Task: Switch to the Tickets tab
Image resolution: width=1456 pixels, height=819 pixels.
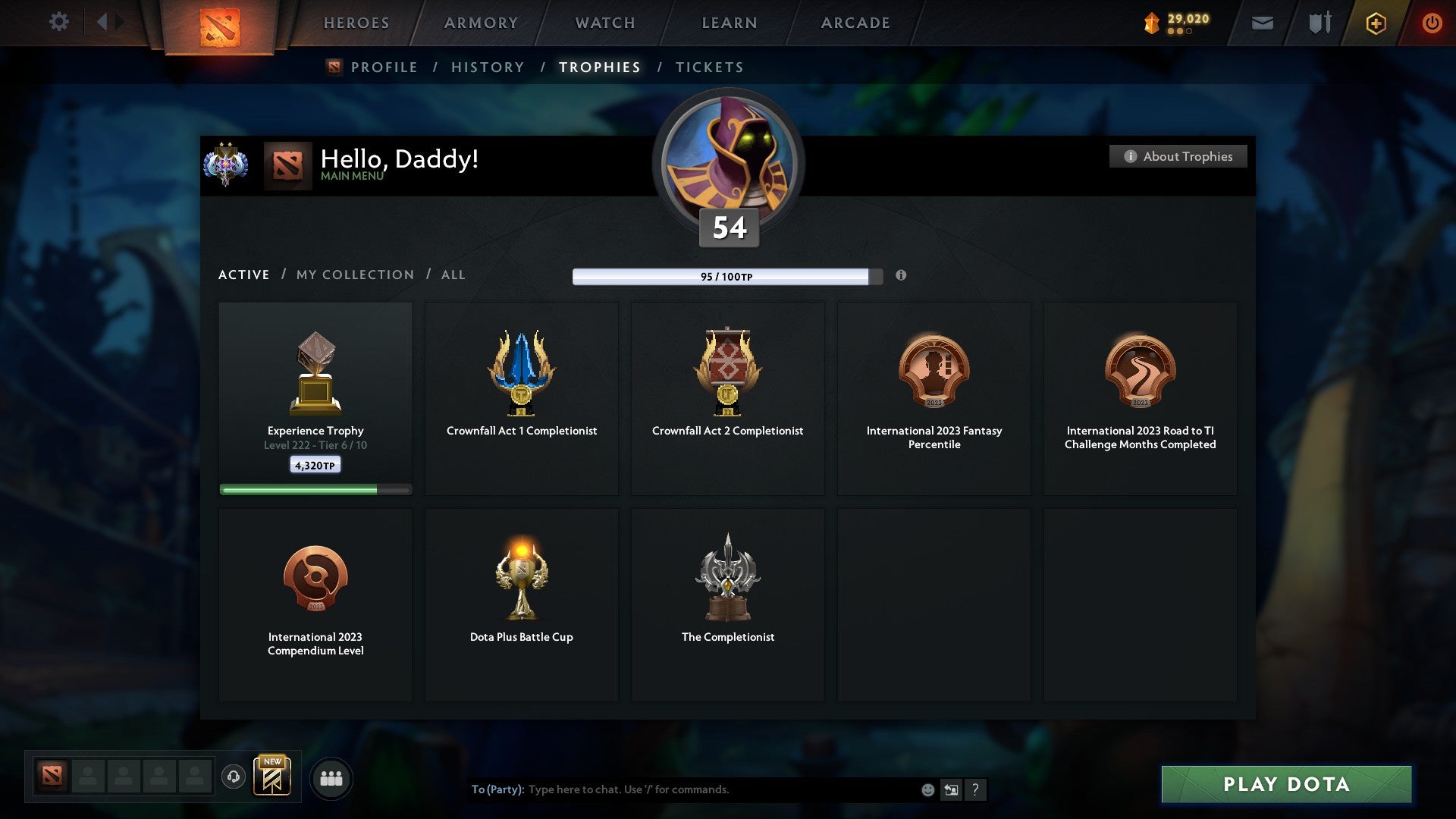Action: tap(709, 67)
